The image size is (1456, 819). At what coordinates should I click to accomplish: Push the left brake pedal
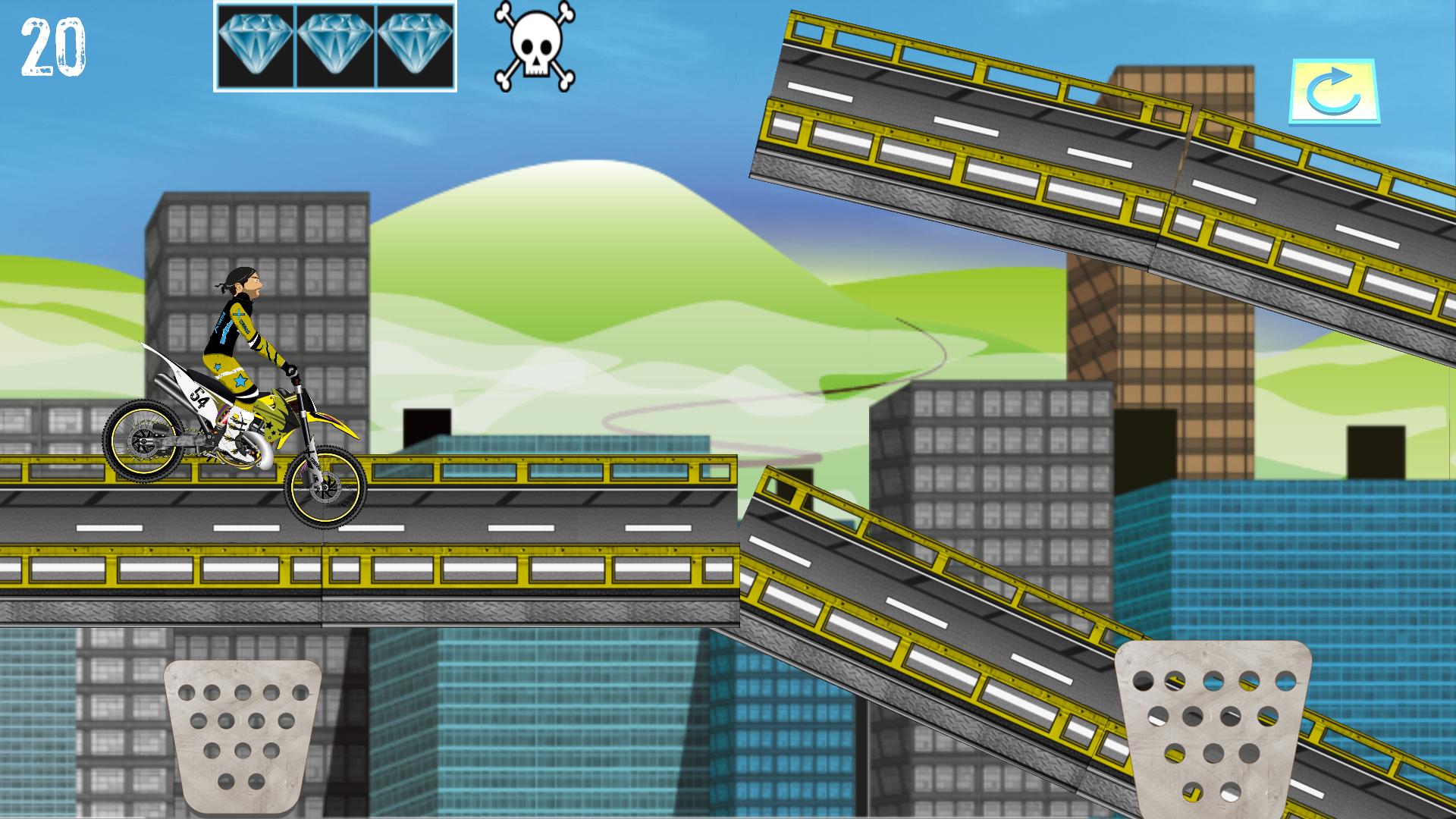pos(243,733)
